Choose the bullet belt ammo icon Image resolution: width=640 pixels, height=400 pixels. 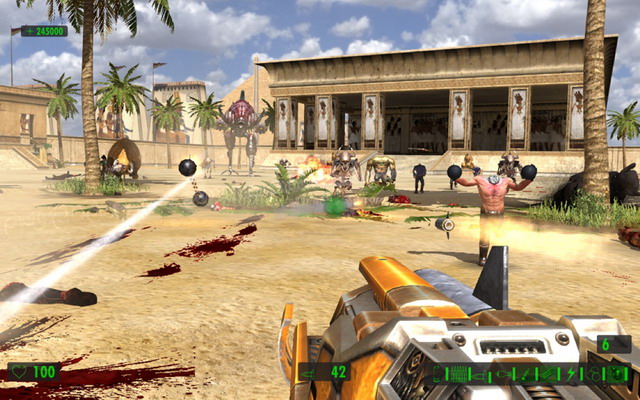coord(458,374)
